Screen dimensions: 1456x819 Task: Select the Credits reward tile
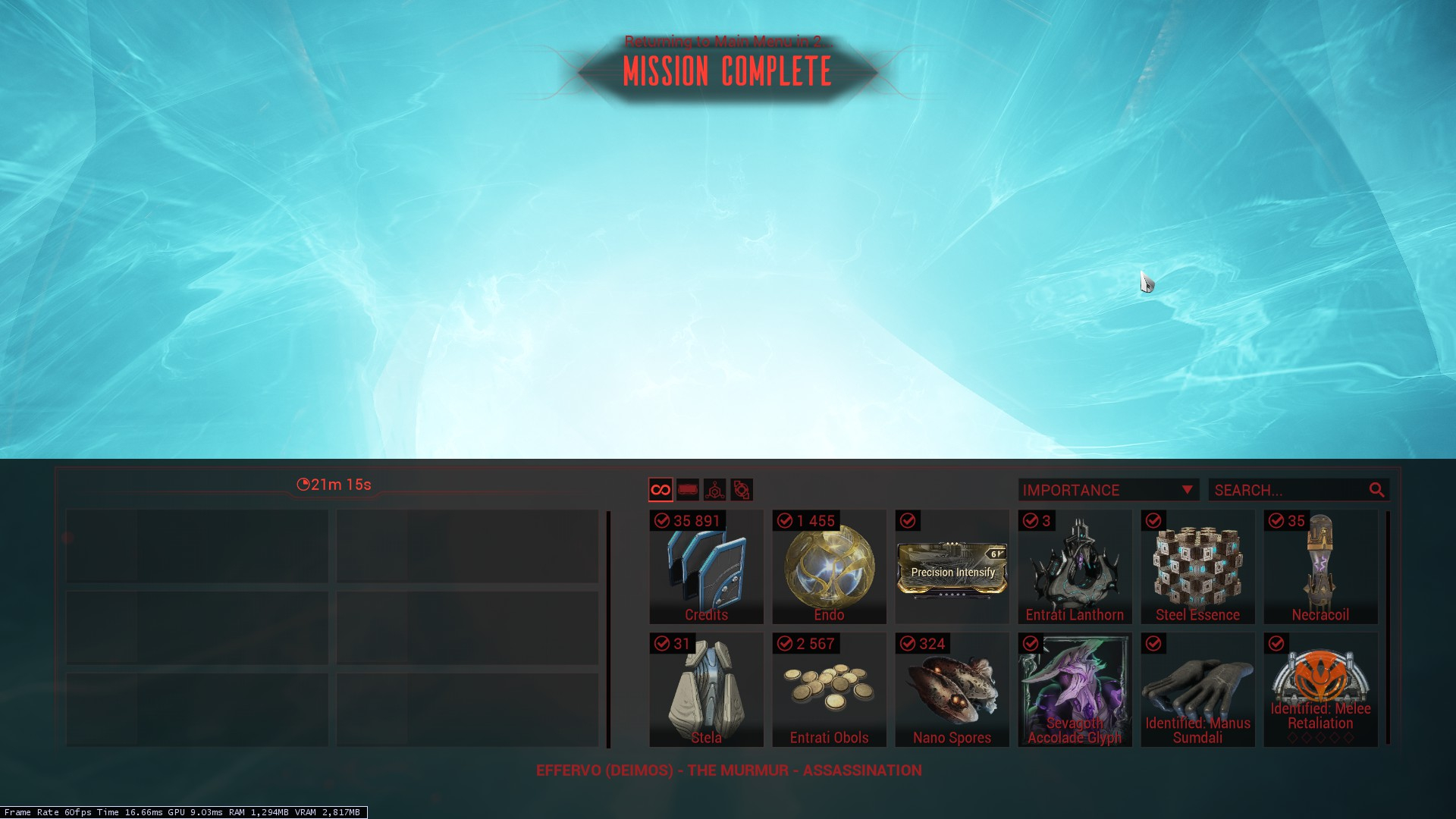706,567
